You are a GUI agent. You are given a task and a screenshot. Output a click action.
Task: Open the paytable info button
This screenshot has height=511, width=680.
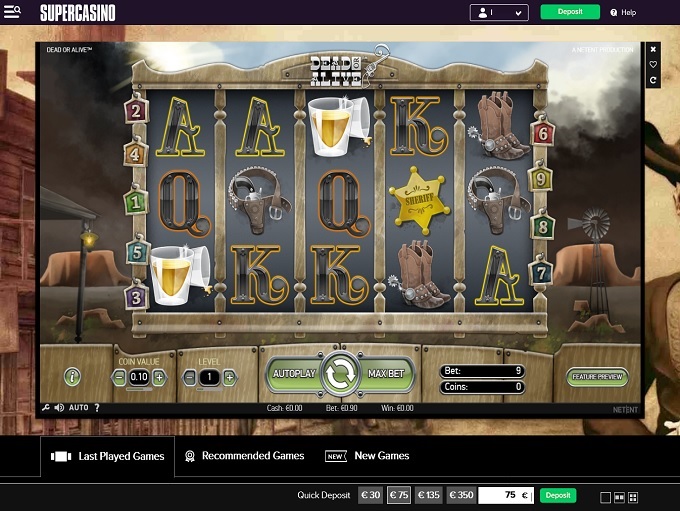point(72,376)
